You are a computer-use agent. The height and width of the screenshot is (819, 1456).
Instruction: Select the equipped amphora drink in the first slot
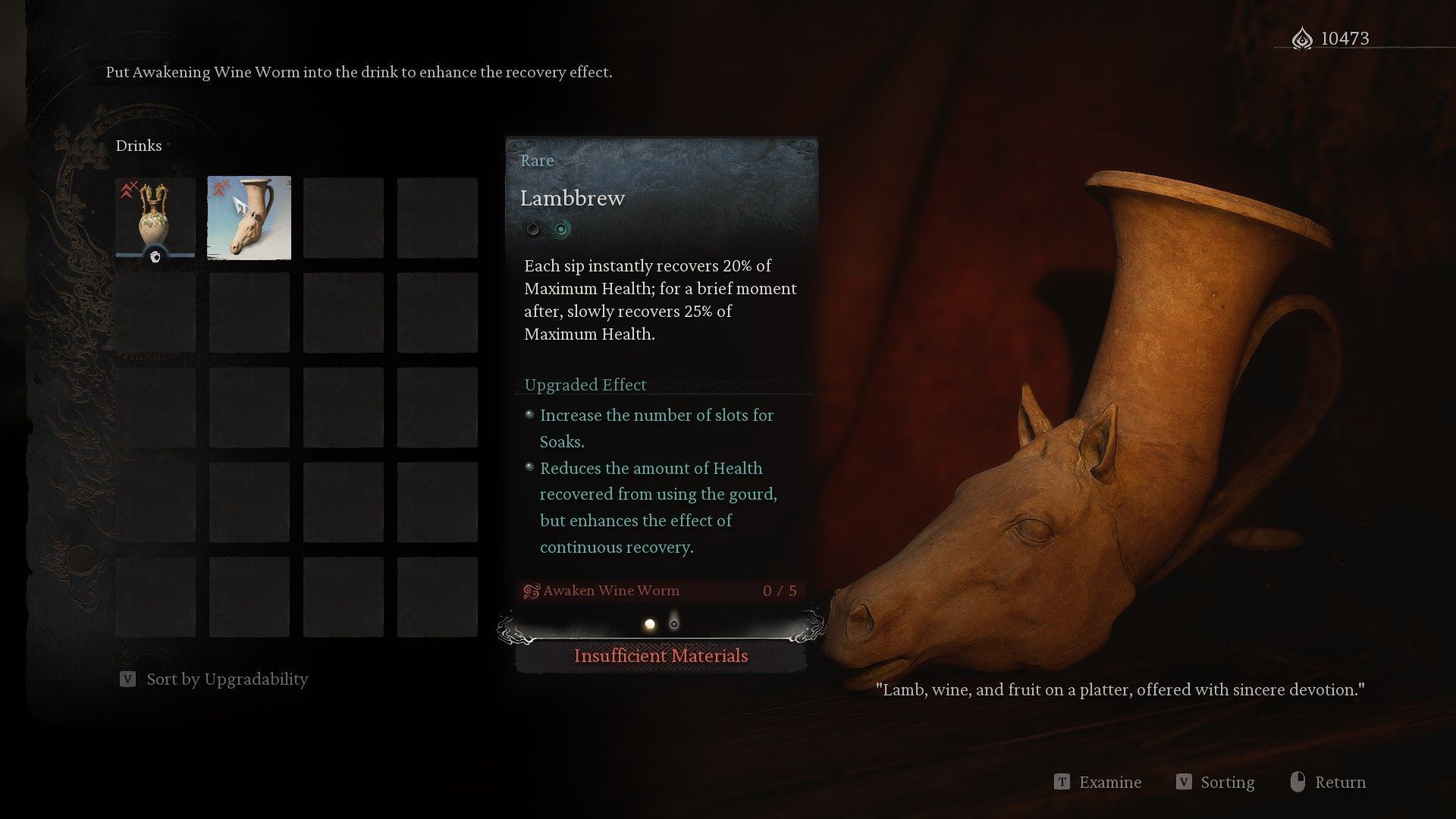(155, 218)
